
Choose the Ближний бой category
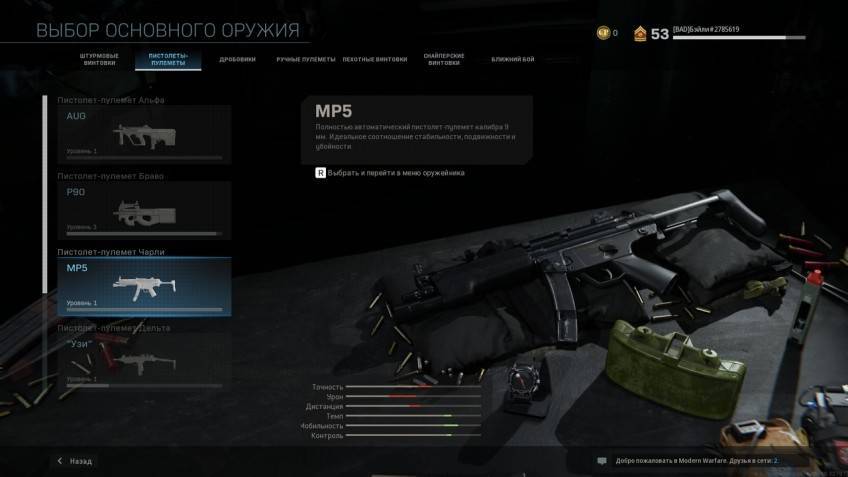(512, 59)
